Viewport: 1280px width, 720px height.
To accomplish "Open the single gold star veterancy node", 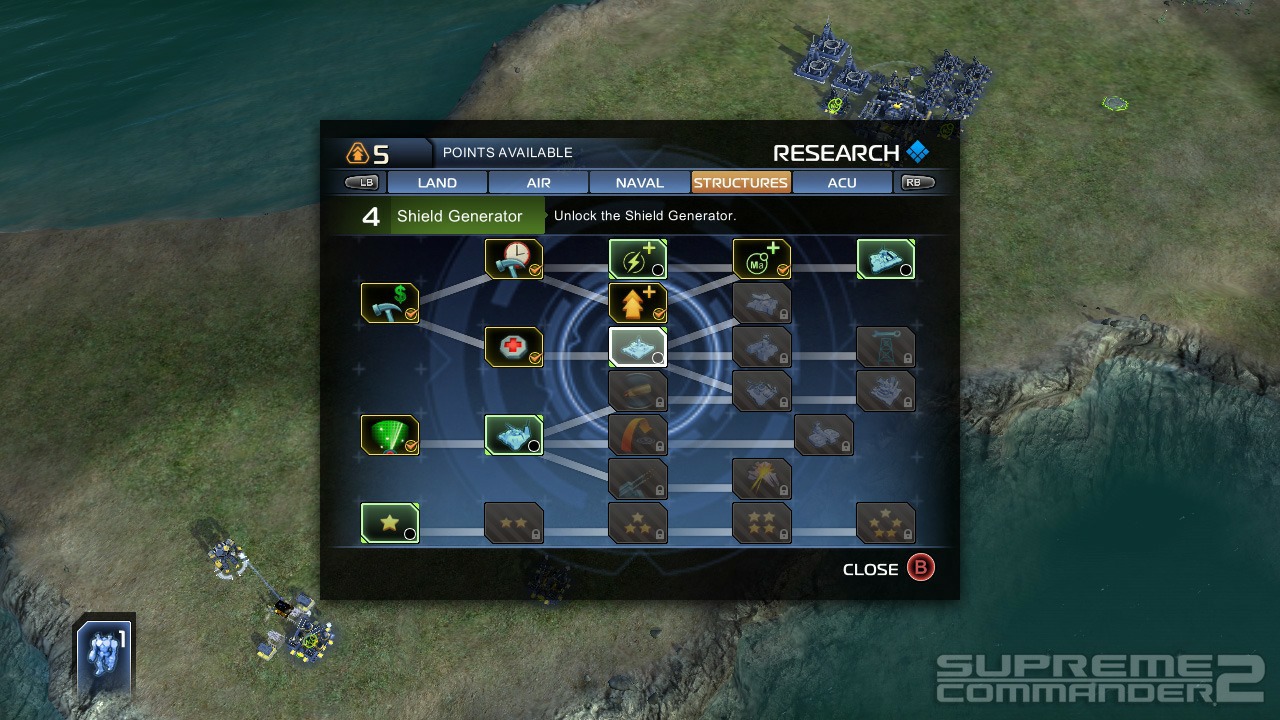I will click(x=390, y=521).
